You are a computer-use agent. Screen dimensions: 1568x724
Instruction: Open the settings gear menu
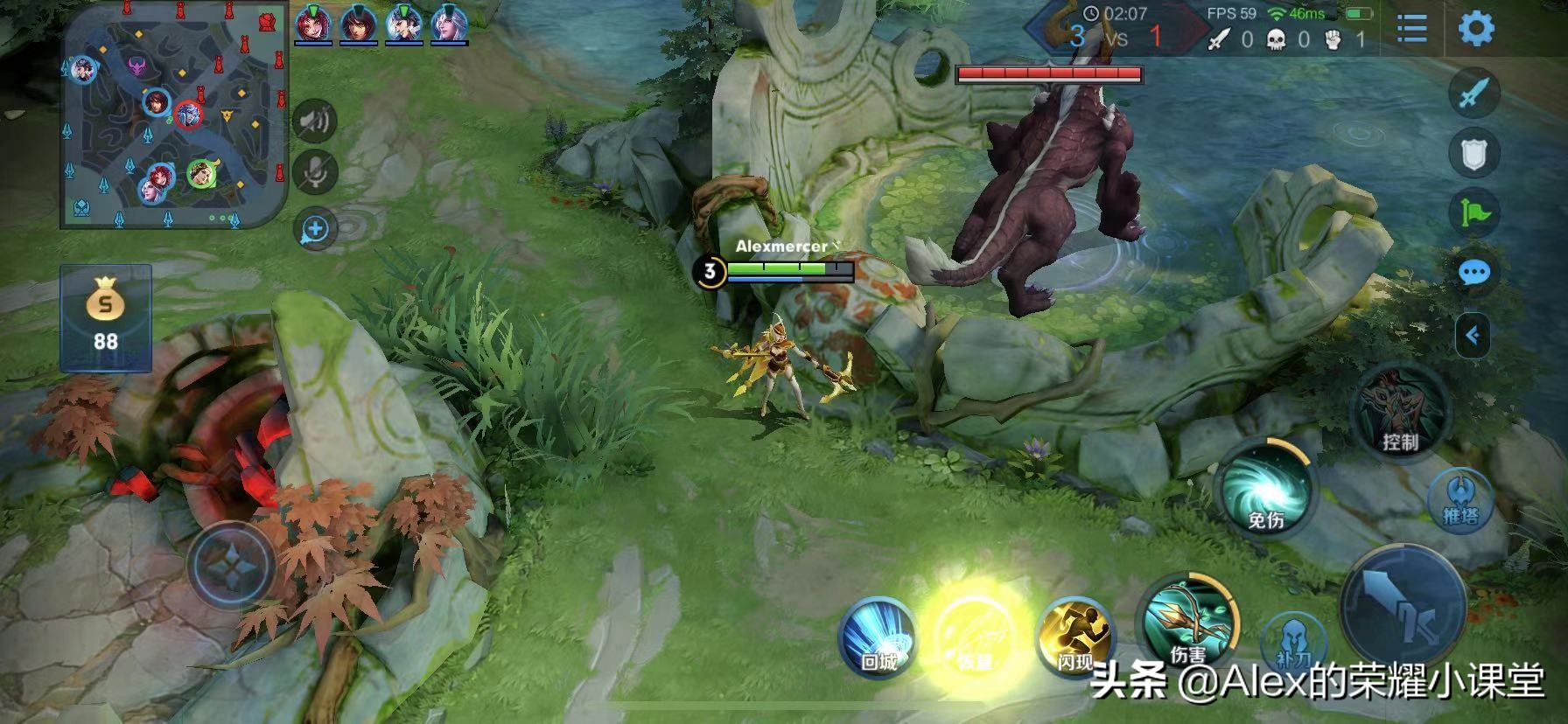pyautogui.click(x=1475, y=29)
